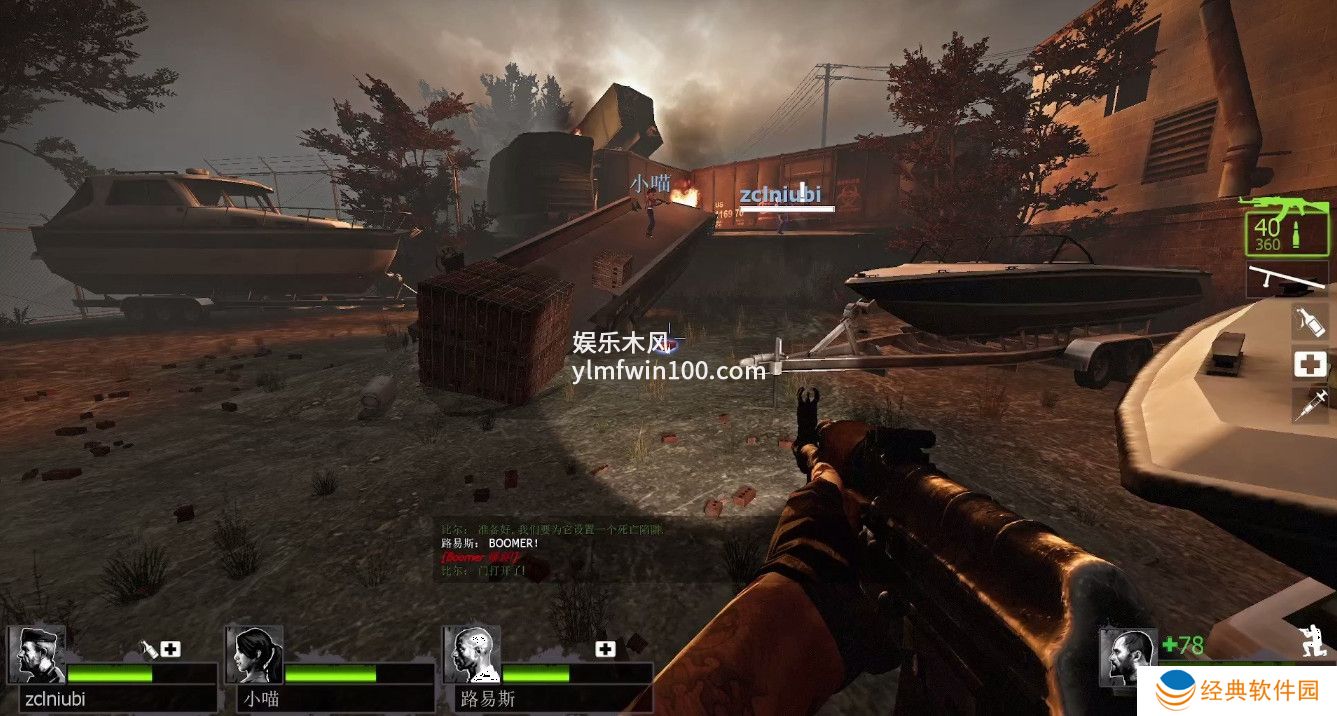Click teammate 路易斯's portrait
The width and height of the screenshot is (1337, 716).
click(x=471, y=655)
